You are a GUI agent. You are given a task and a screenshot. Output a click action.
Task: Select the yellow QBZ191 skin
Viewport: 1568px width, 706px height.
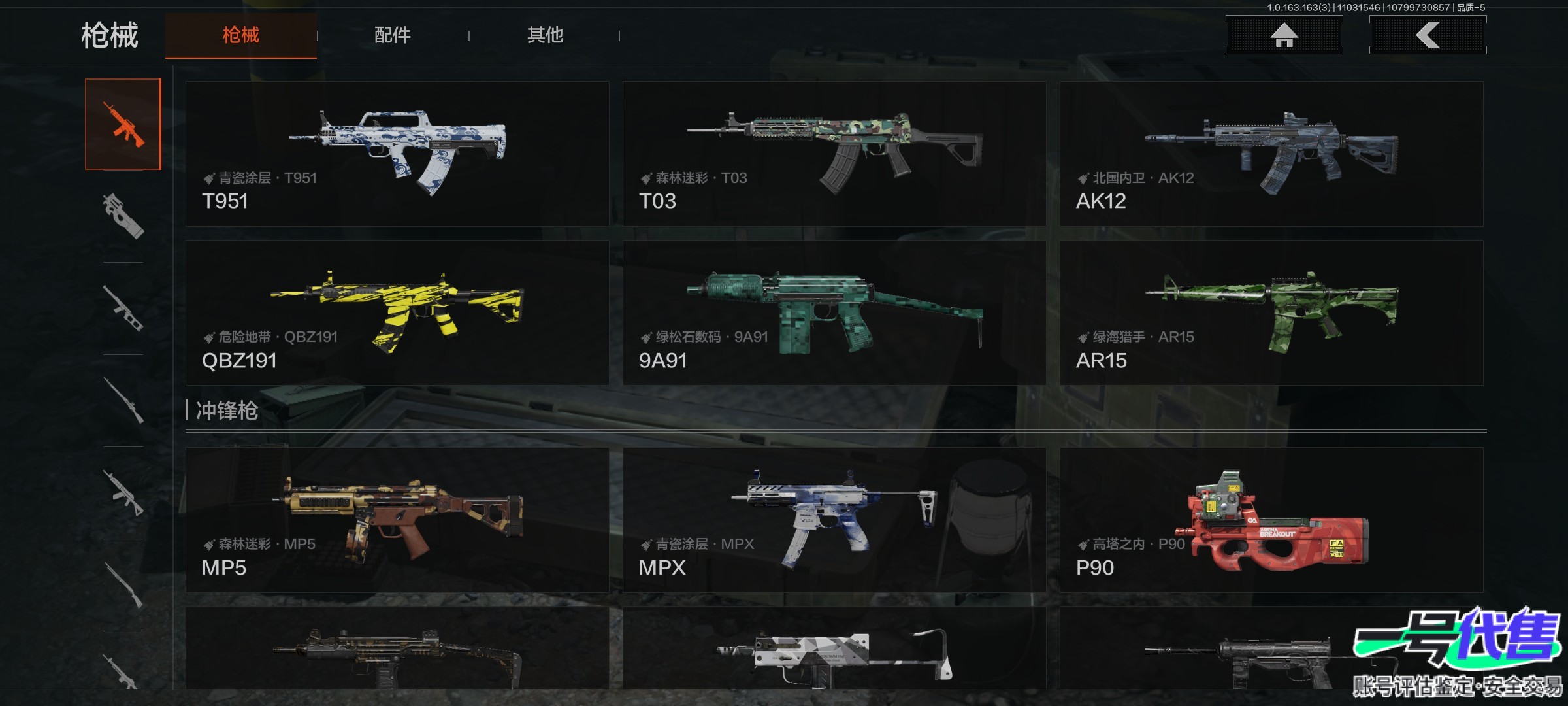[x=397, y=312]
